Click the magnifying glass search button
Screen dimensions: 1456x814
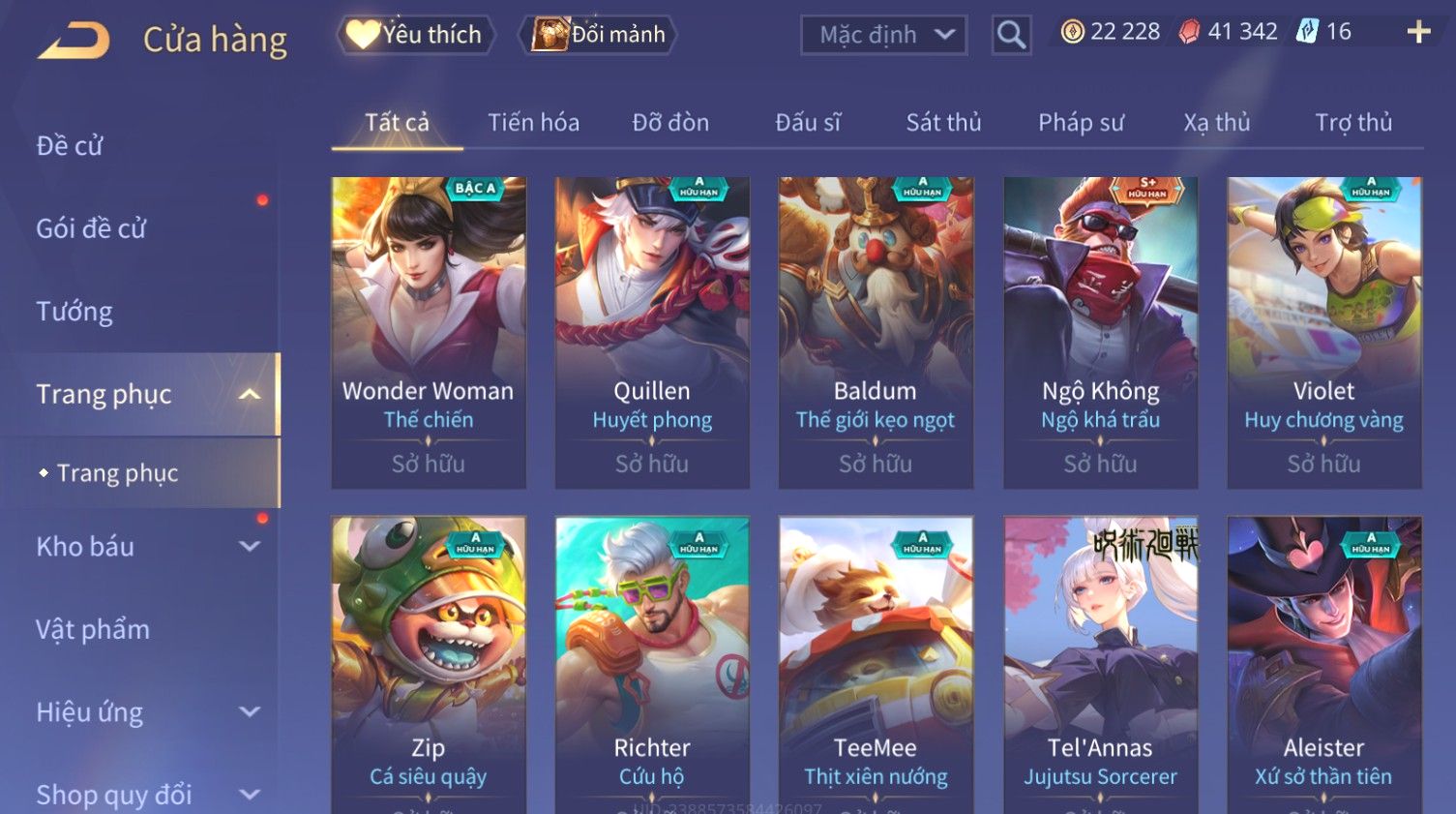(x=1011, y=35)
